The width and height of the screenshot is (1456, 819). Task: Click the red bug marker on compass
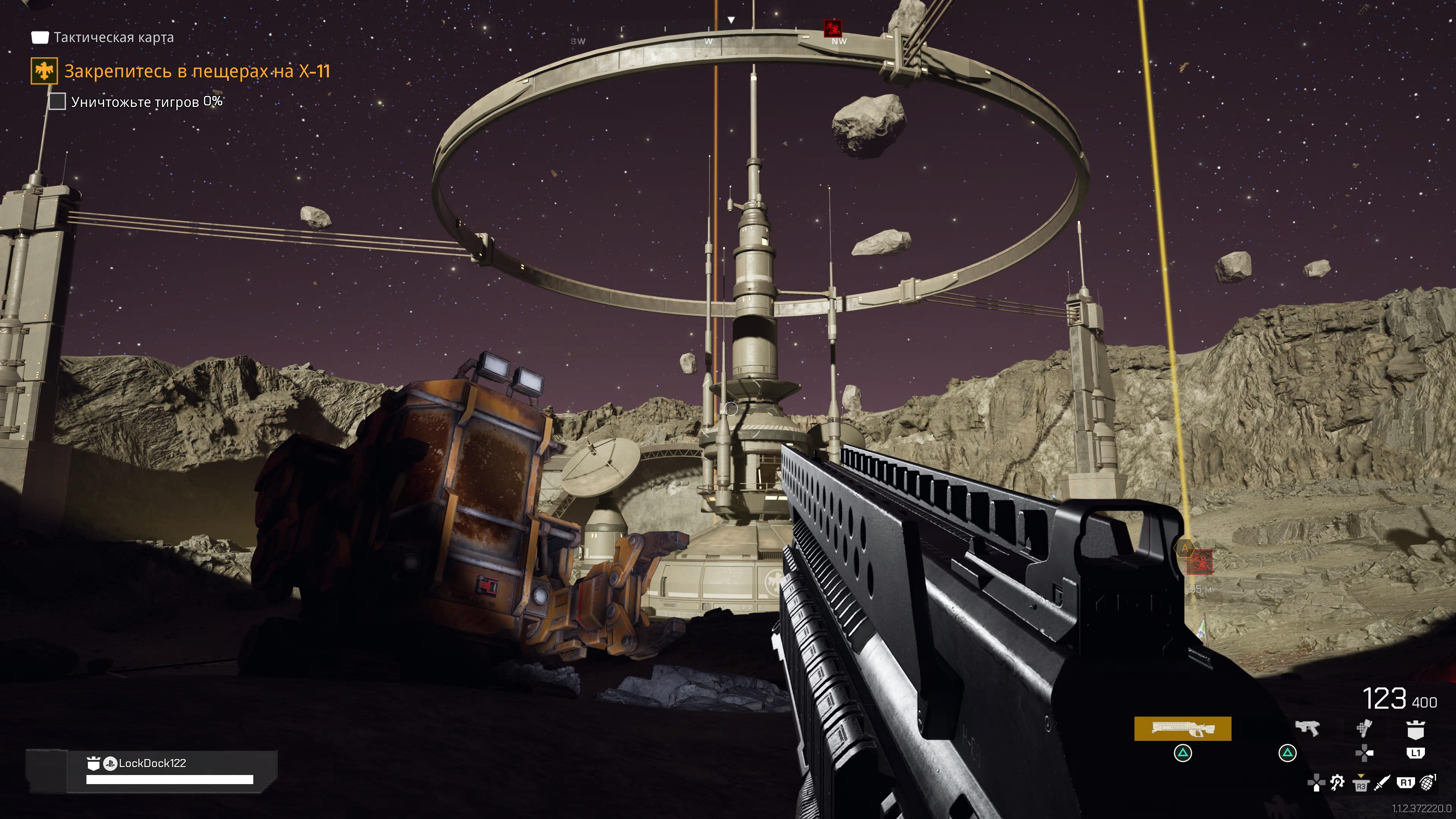[832, 28]
